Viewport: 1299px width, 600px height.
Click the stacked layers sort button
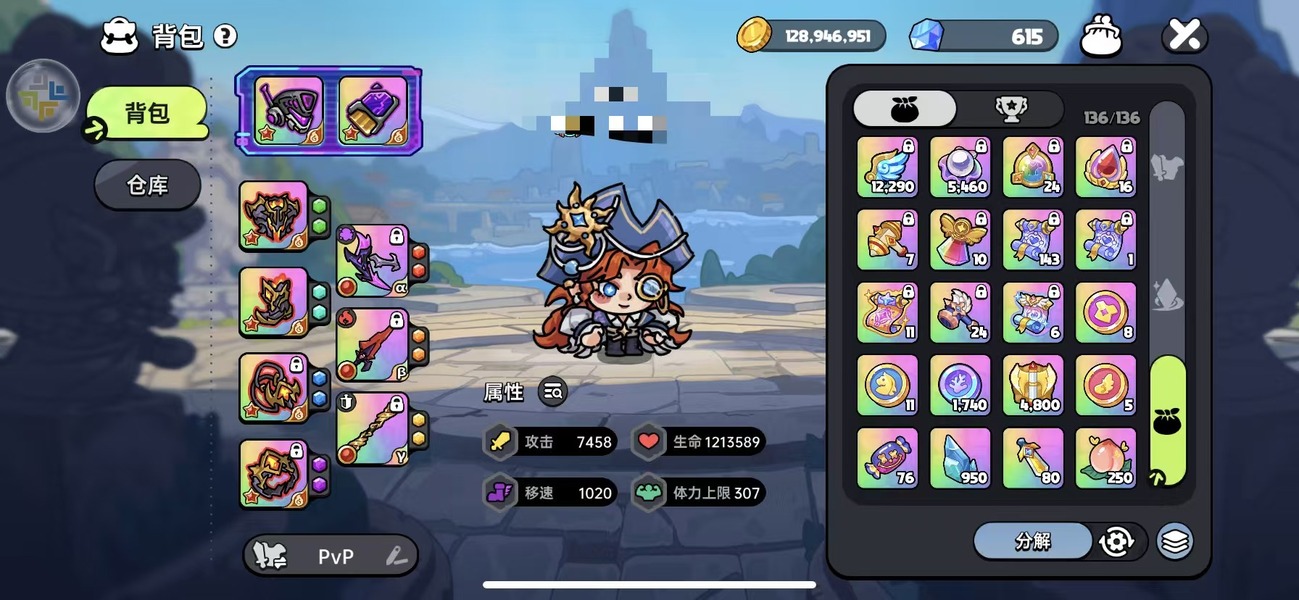tap(1175, 541)
